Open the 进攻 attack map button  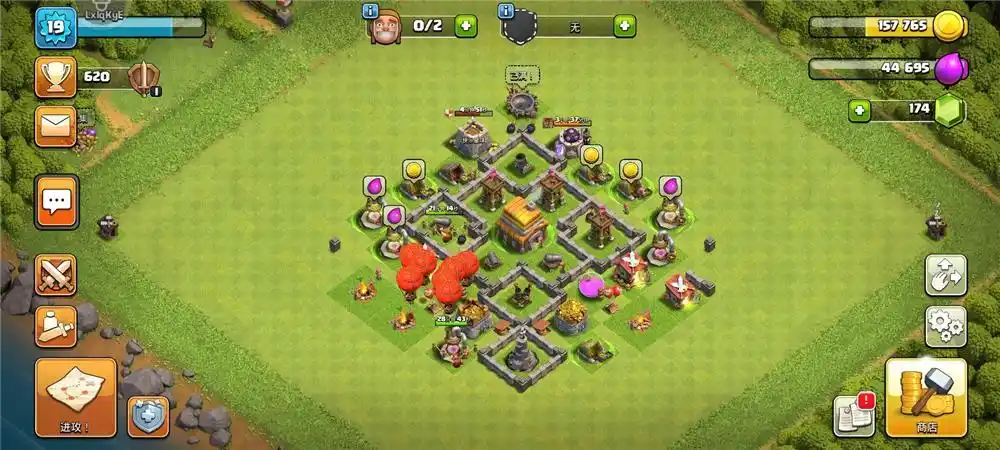pyautogui.click(x=75, y=397)
